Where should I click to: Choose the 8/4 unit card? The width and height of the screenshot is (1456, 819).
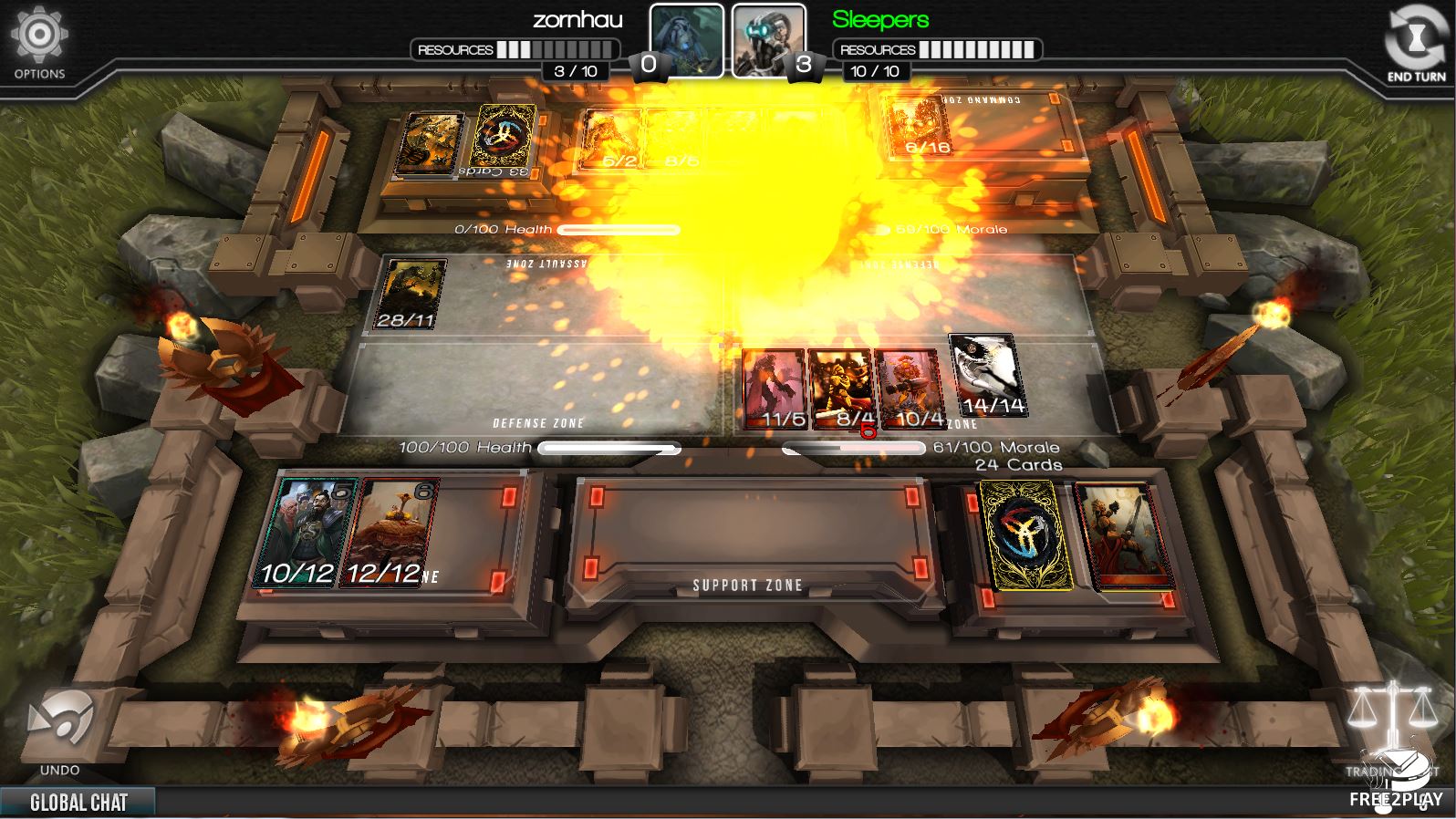click(x=841, y=389)
